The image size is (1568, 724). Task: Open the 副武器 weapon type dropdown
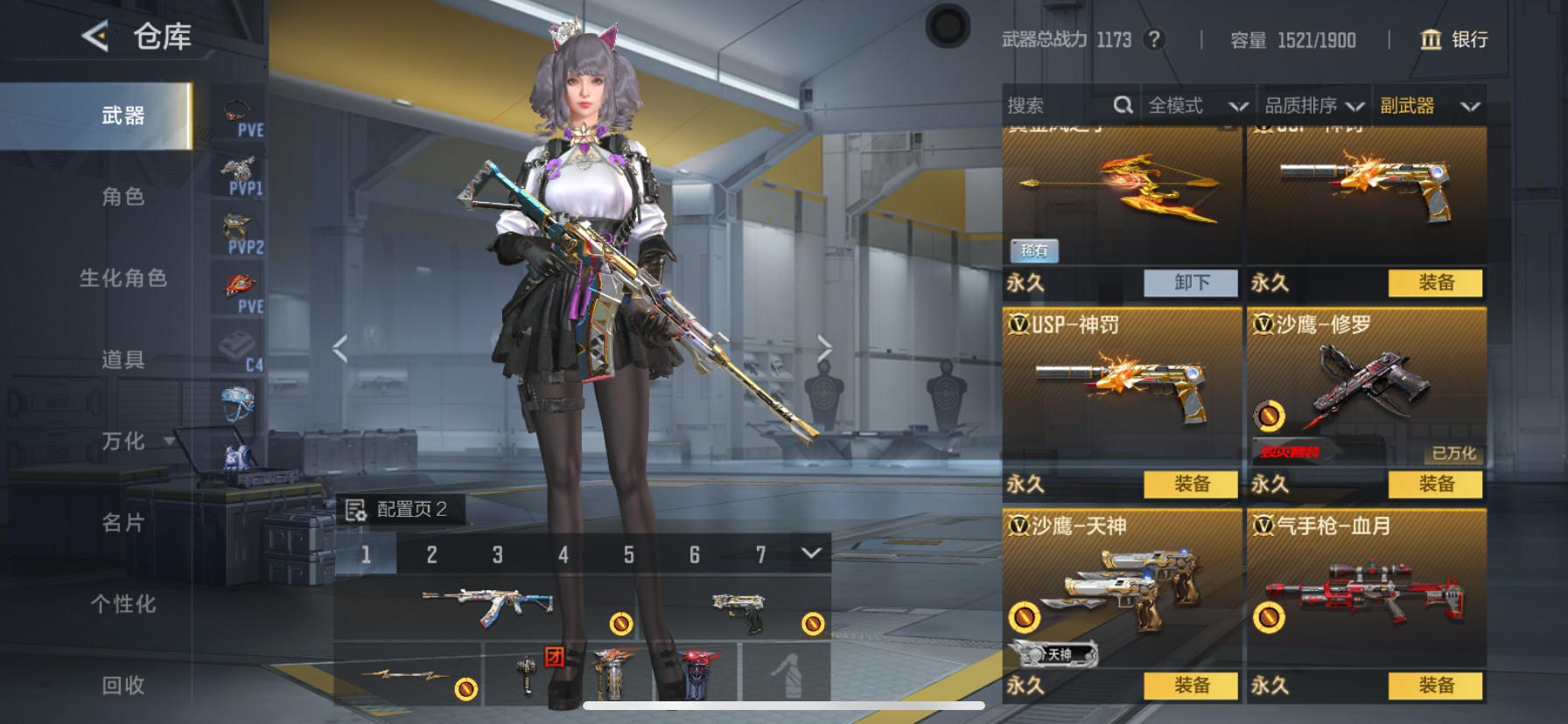(1429, 106)
